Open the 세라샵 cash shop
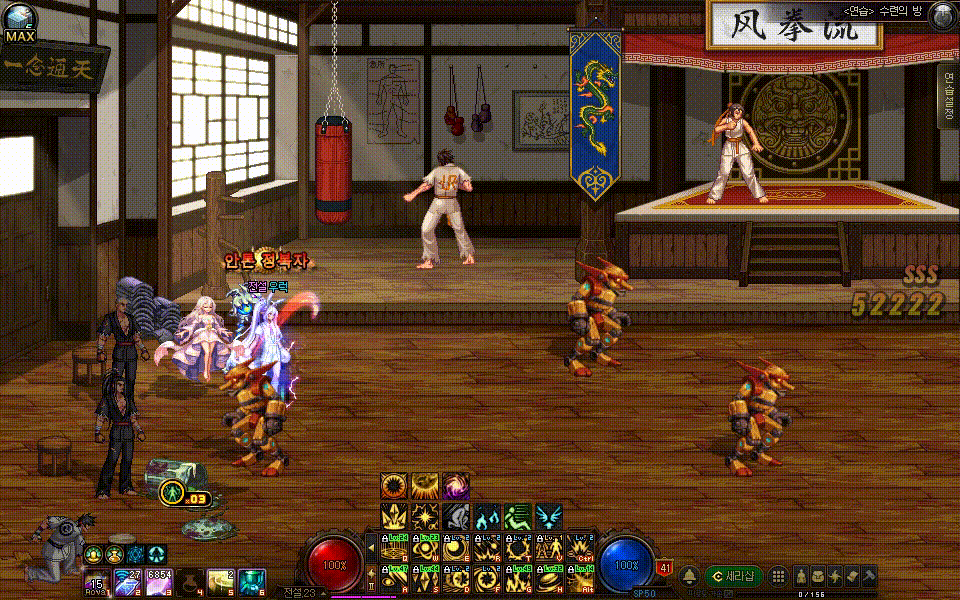The width and height of the screenshot is (960, 600). pos(733,576)
